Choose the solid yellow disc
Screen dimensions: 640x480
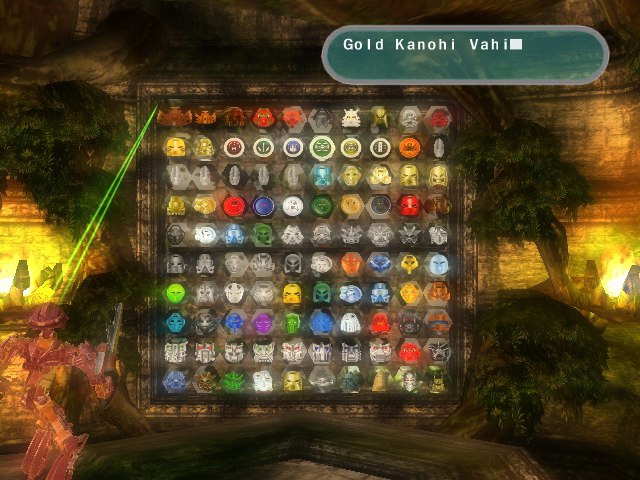coord(351,206)
